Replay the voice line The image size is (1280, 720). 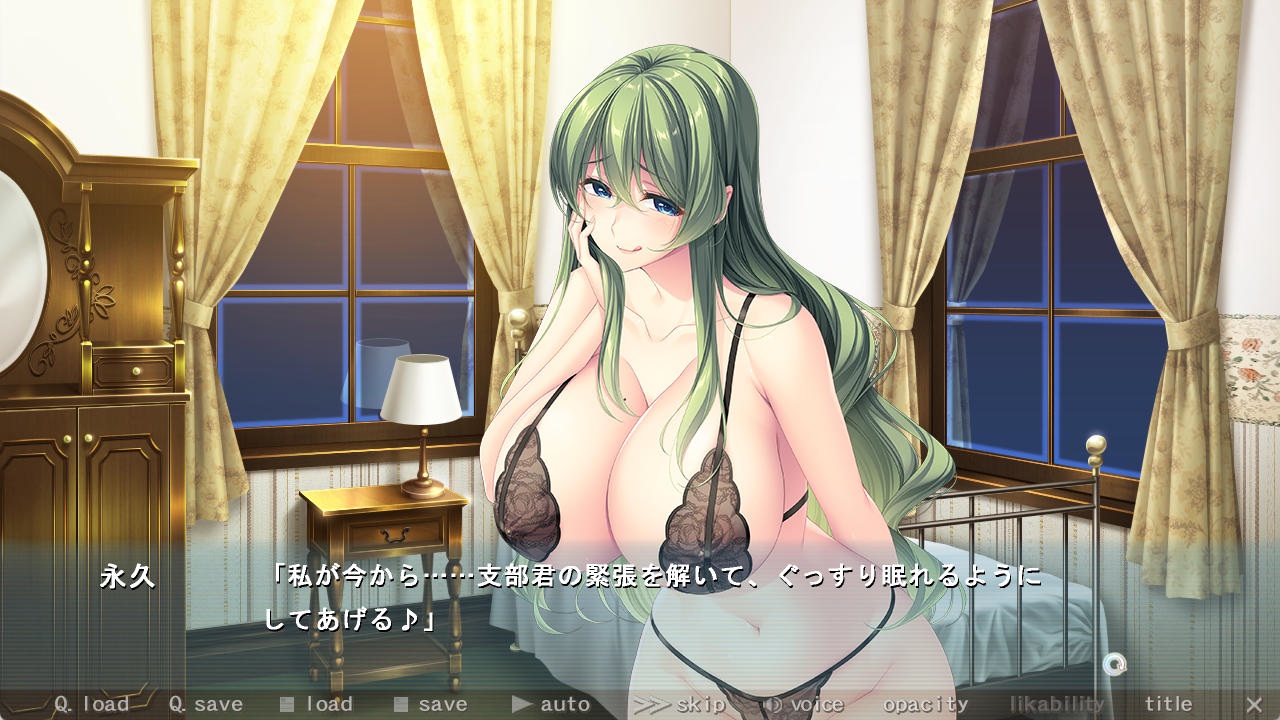[x=803, y=704]
